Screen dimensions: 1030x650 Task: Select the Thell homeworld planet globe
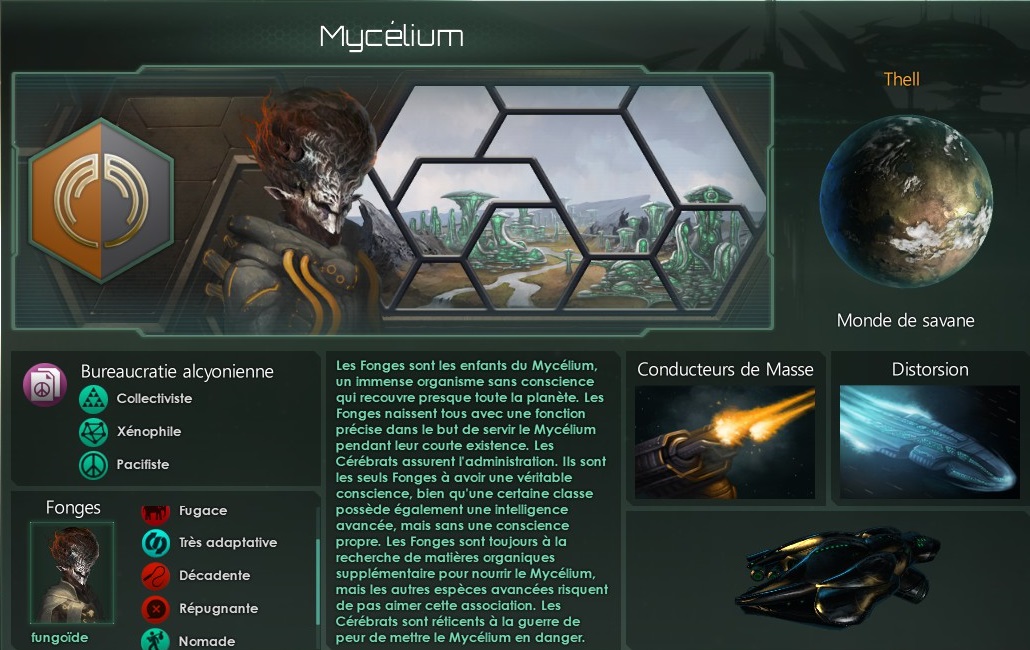coord(906,201)
